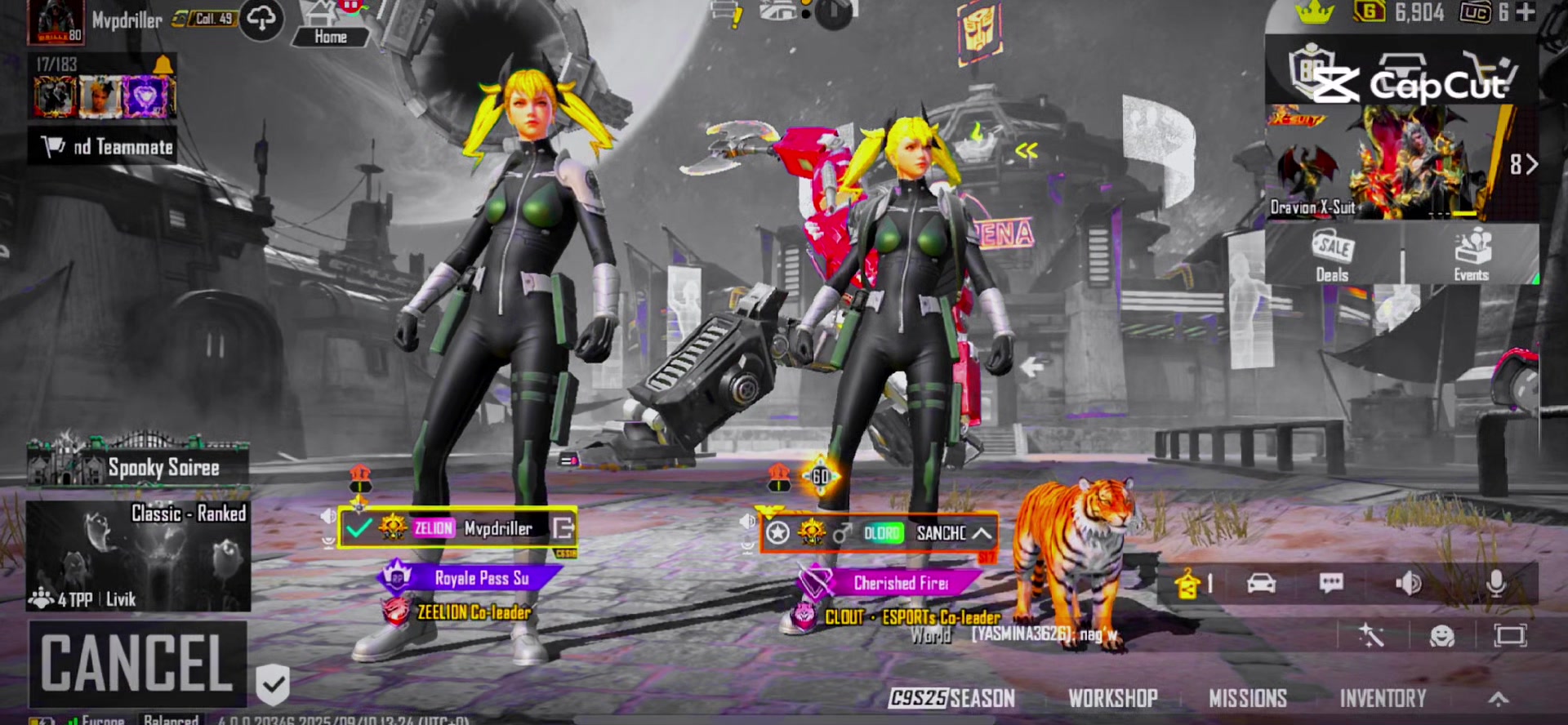This screenshot has width=1568, height=725.
Task: Open the chat message bubble
Action: click(1331, 583)
